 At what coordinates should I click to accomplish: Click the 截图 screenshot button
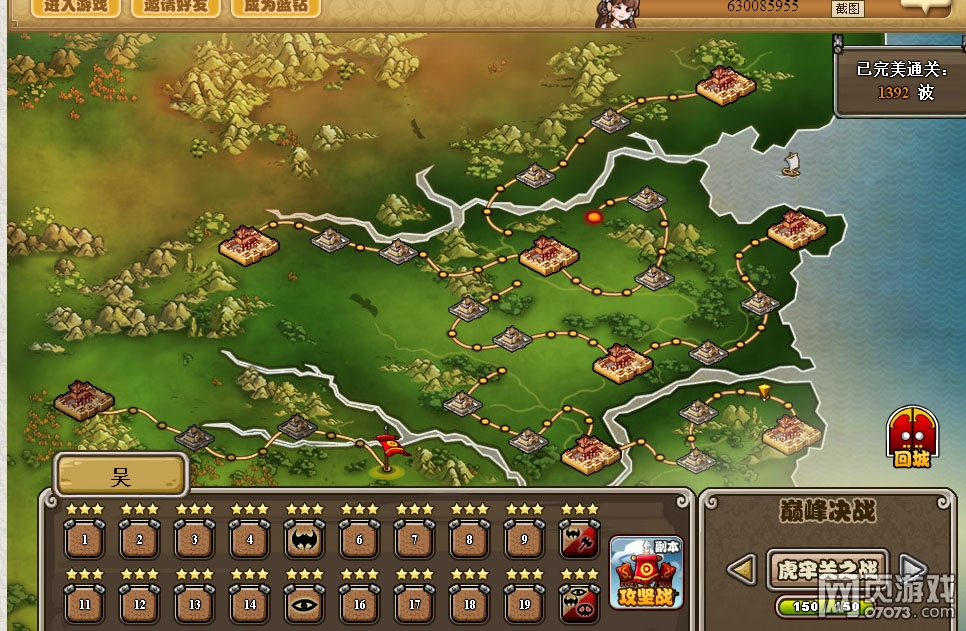pos(847,9)
